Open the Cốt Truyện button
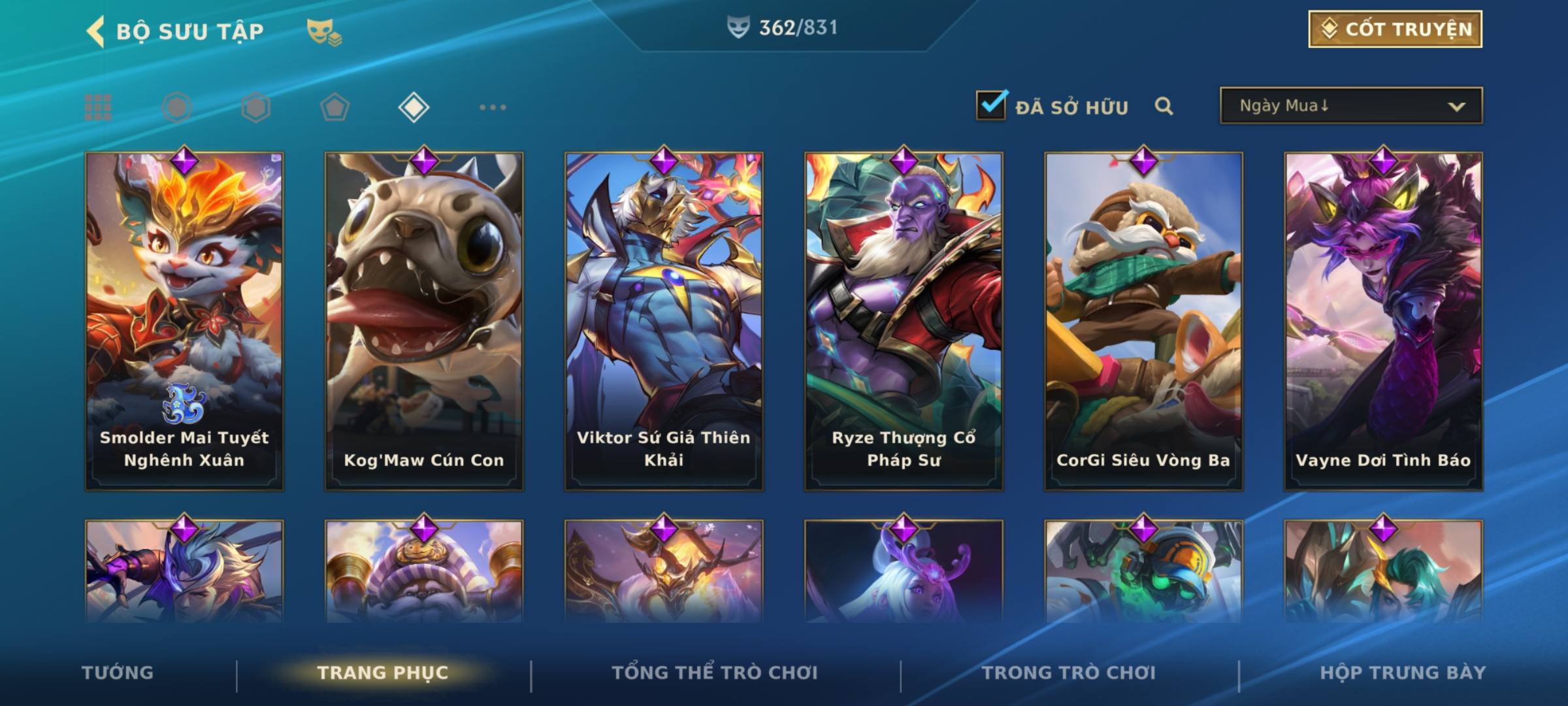The width and height of the screenshot is (1568, 706). point(1394,29)
